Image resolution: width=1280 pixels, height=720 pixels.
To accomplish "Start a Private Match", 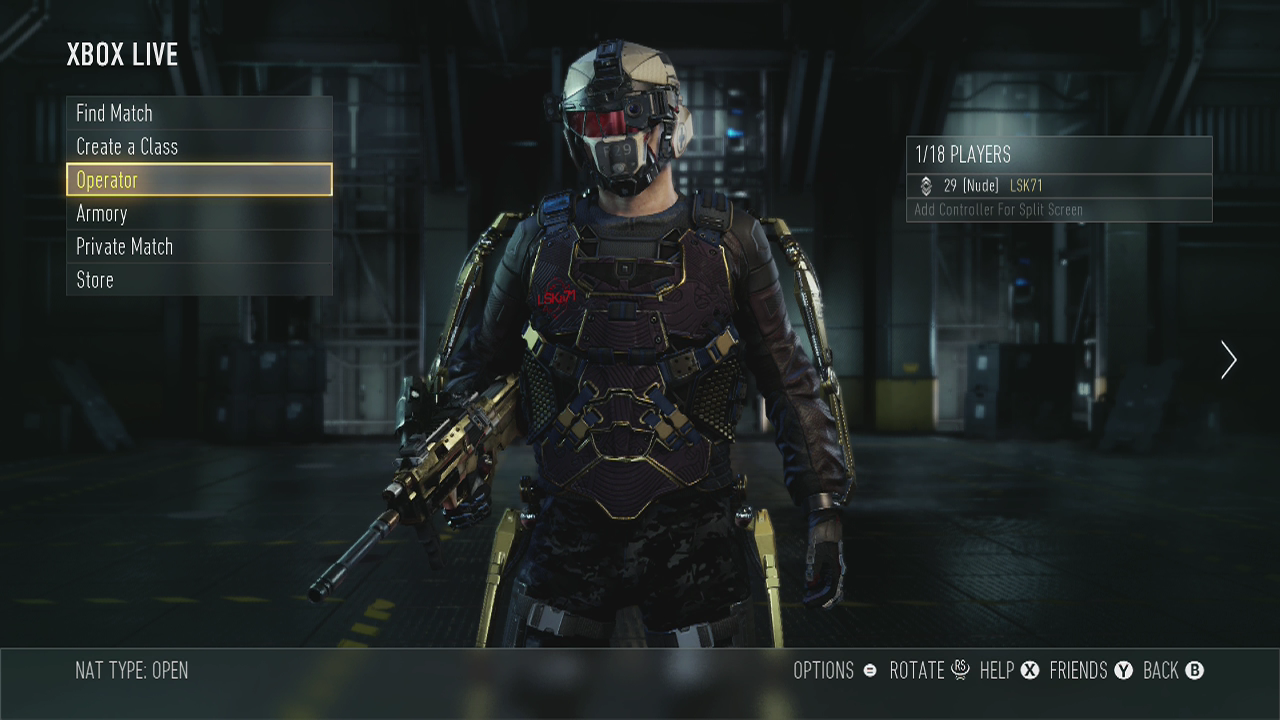I will pyautogui.click(x=199, y=246).
